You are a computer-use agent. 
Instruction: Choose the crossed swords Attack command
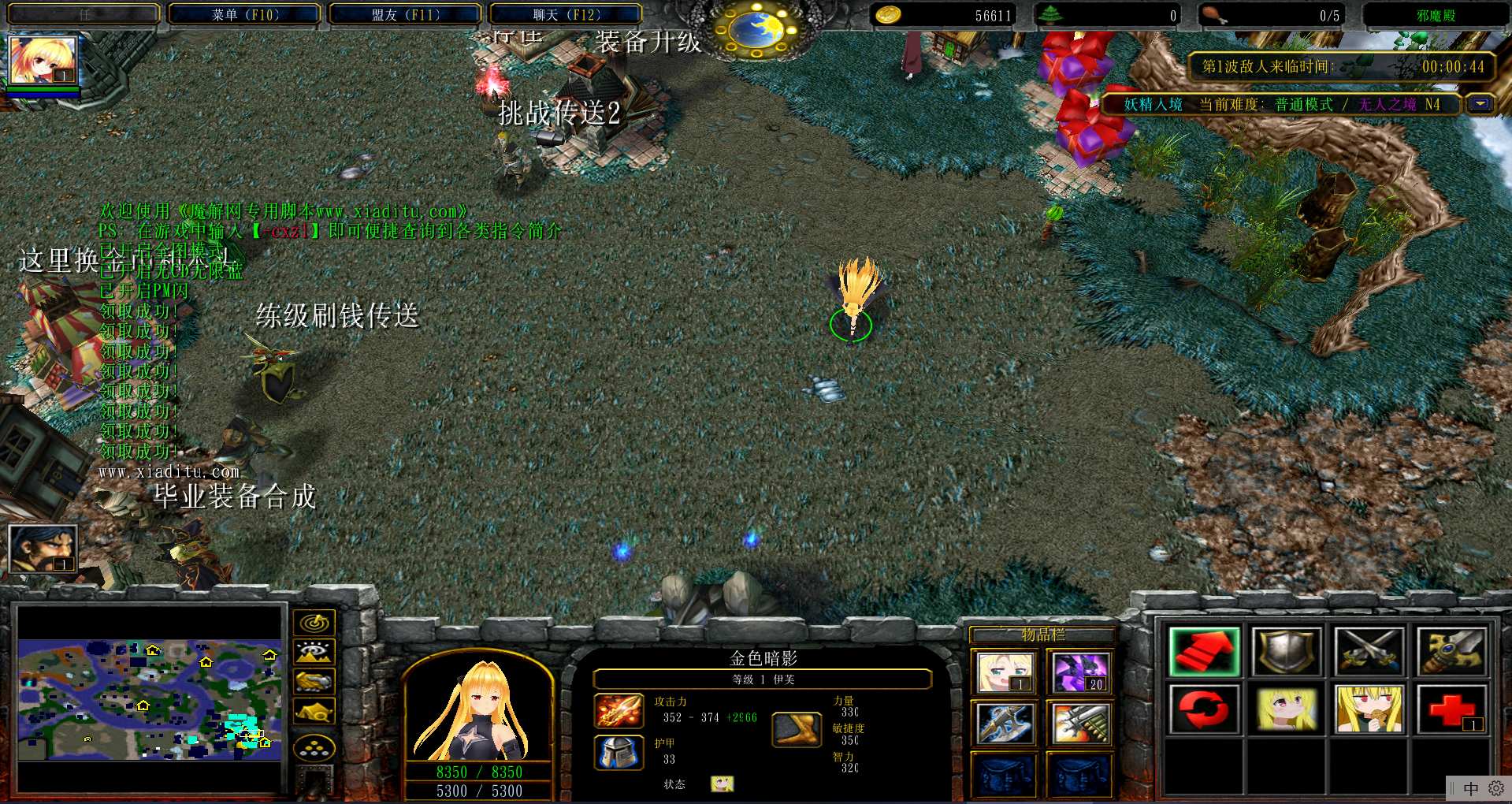click(1369, 651)
